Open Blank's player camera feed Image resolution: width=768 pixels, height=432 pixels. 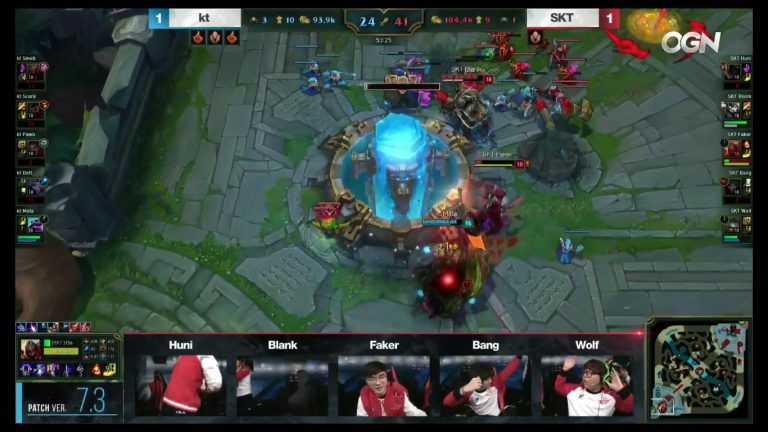click(282, 385)
